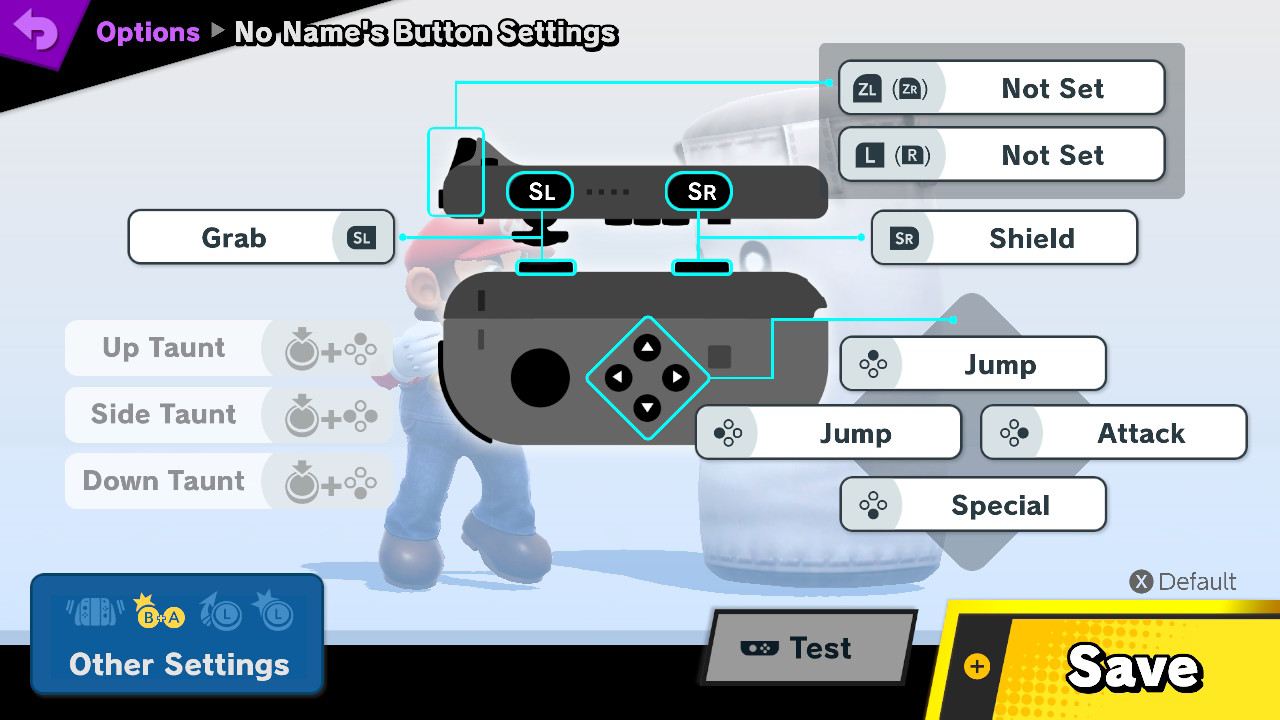The width and height of the screenshot is (1280, 720).
Task: Open the Grab assignment for the SL button
Action: (260, 238)
